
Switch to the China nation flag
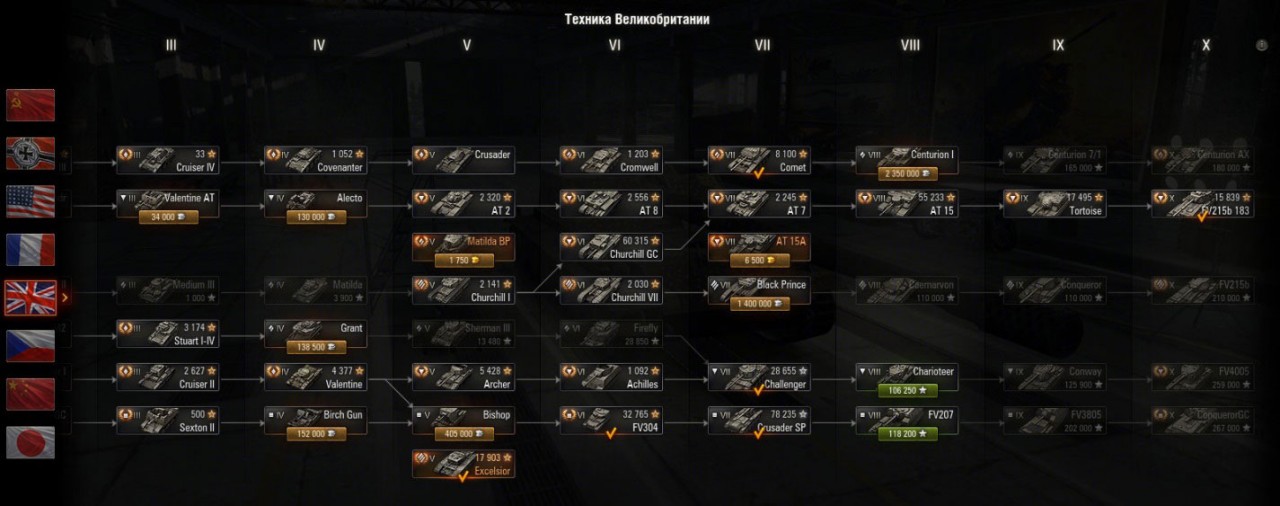point(30,393)
